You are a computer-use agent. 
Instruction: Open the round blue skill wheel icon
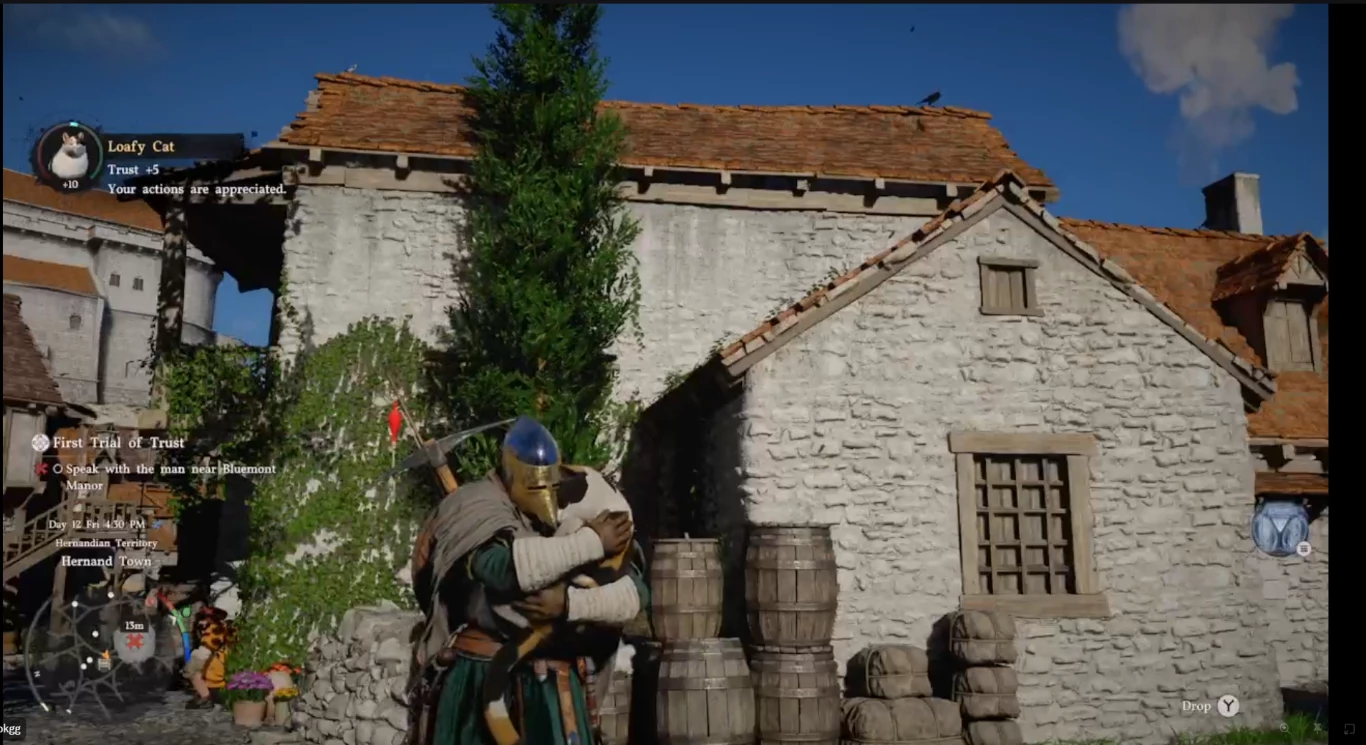(1280, 527)
